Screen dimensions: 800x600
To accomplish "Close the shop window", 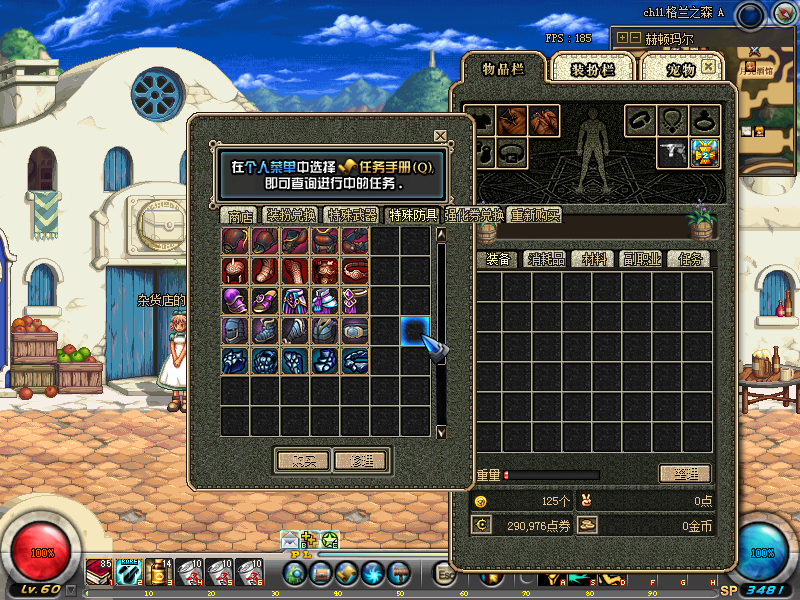I will [x=440, y=136].
